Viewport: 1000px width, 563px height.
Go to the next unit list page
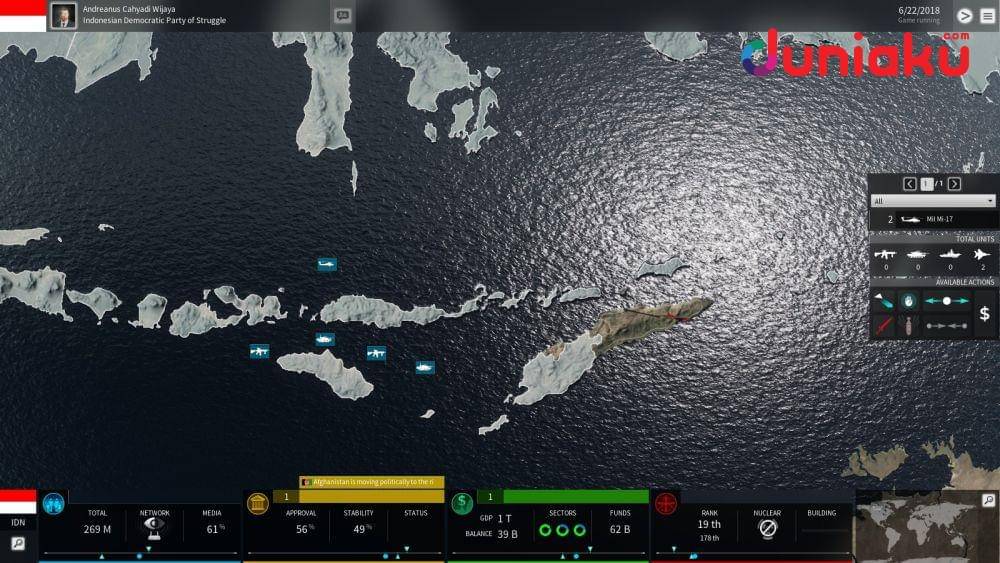coord(954,184)
